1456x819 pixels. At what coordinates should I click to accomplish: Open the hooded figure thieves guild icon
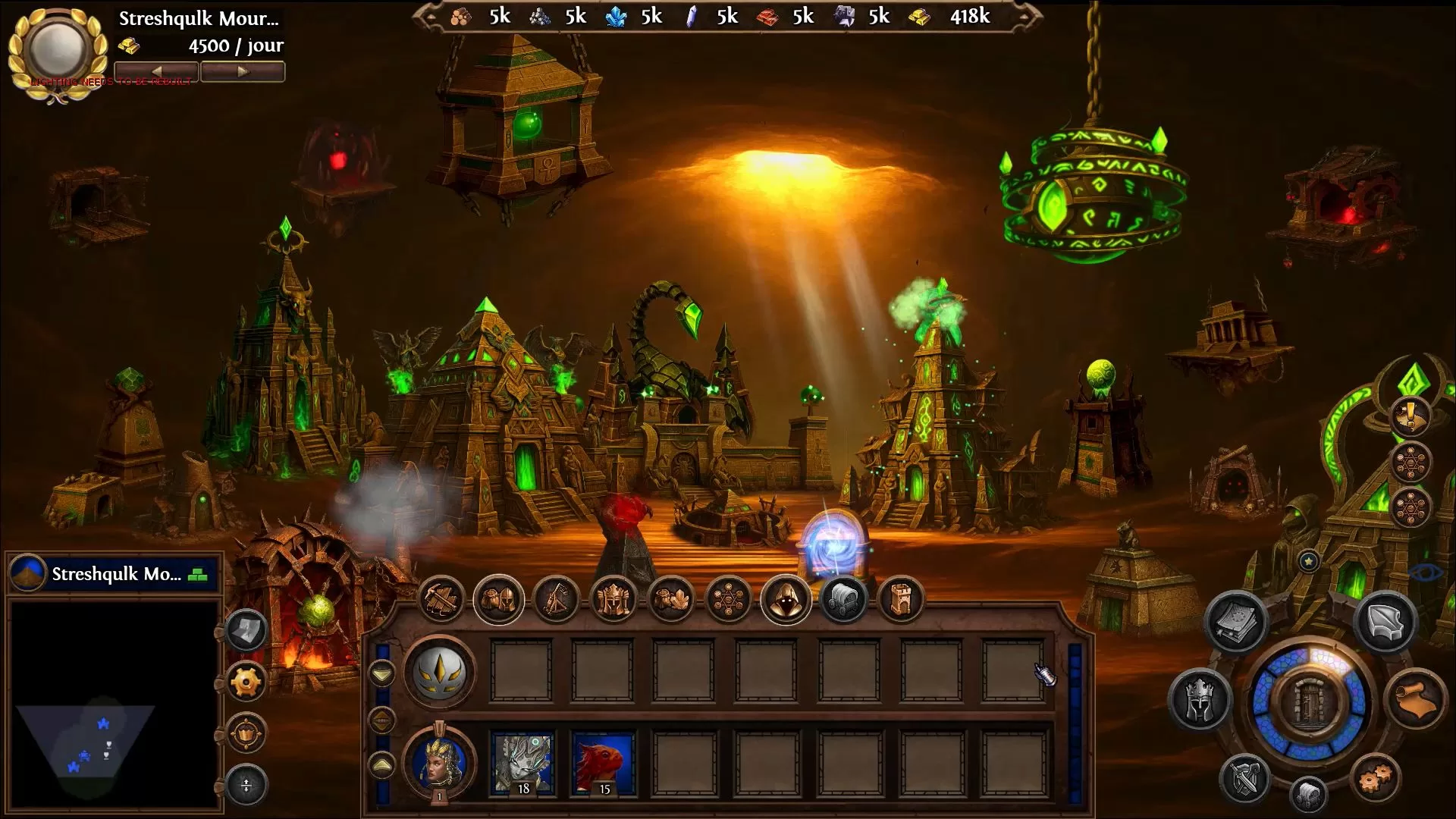pos(786,600)
